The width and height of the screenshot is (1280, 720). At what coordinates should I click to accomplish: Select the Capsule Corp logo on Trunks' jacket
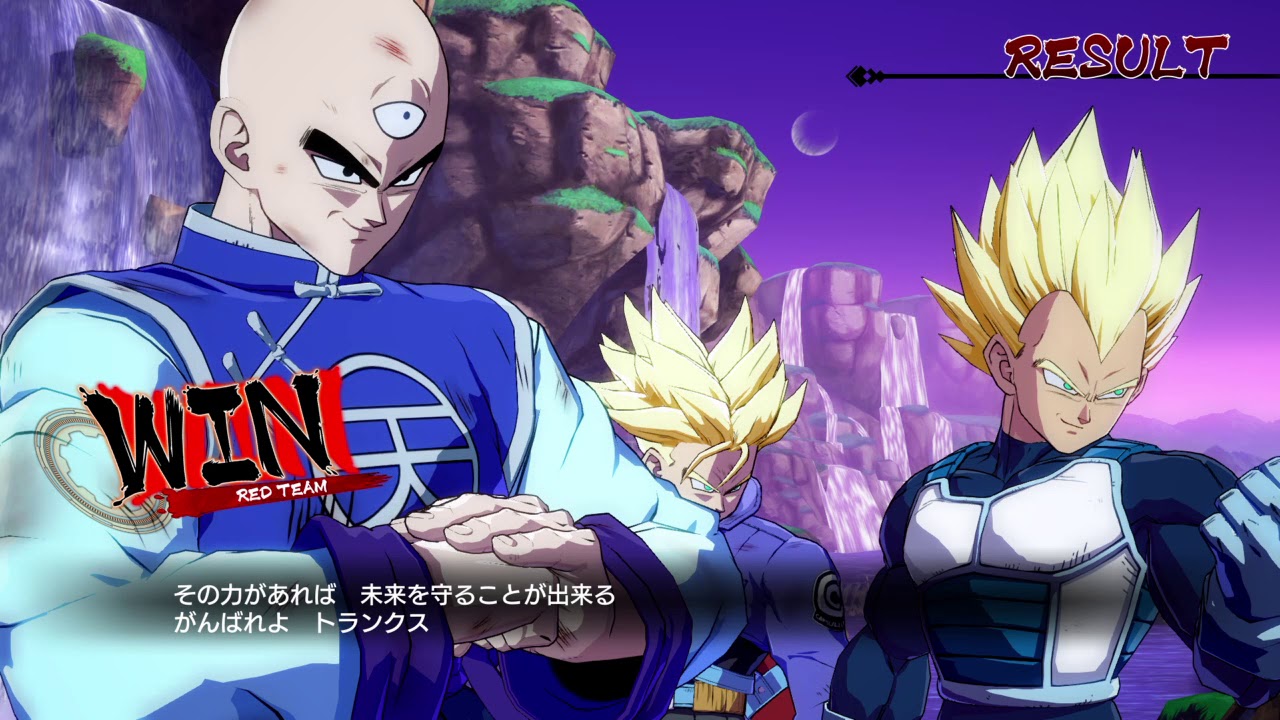(827, 600)
